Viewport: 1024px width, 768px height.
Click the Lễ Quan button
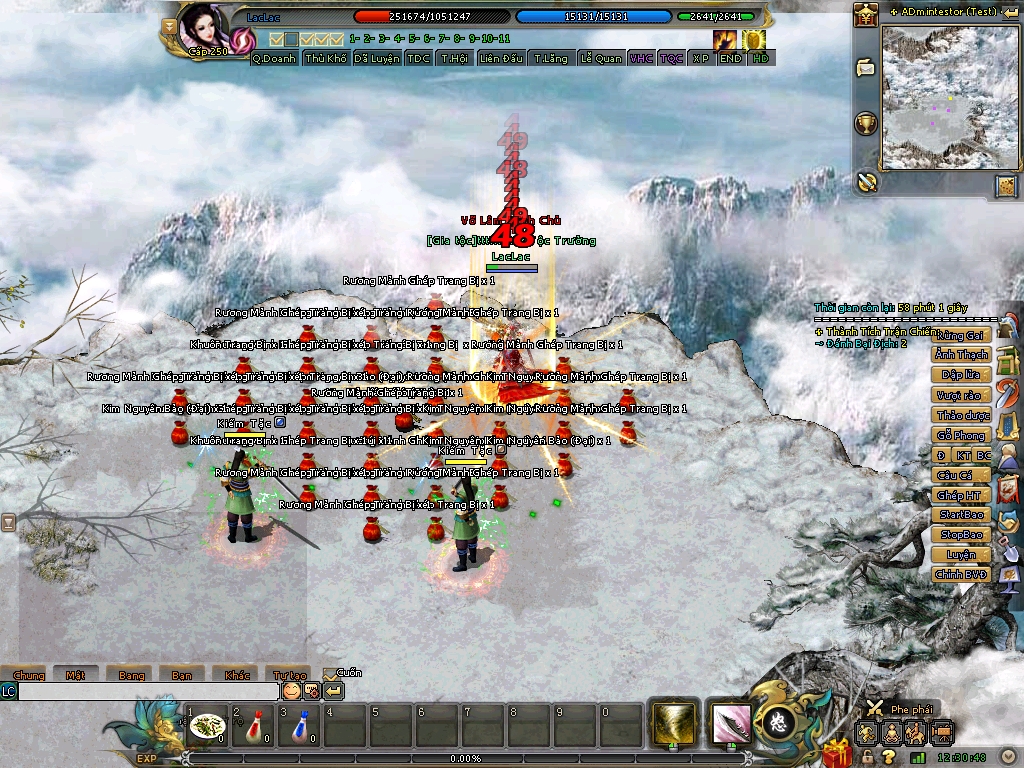pos(601,58)
